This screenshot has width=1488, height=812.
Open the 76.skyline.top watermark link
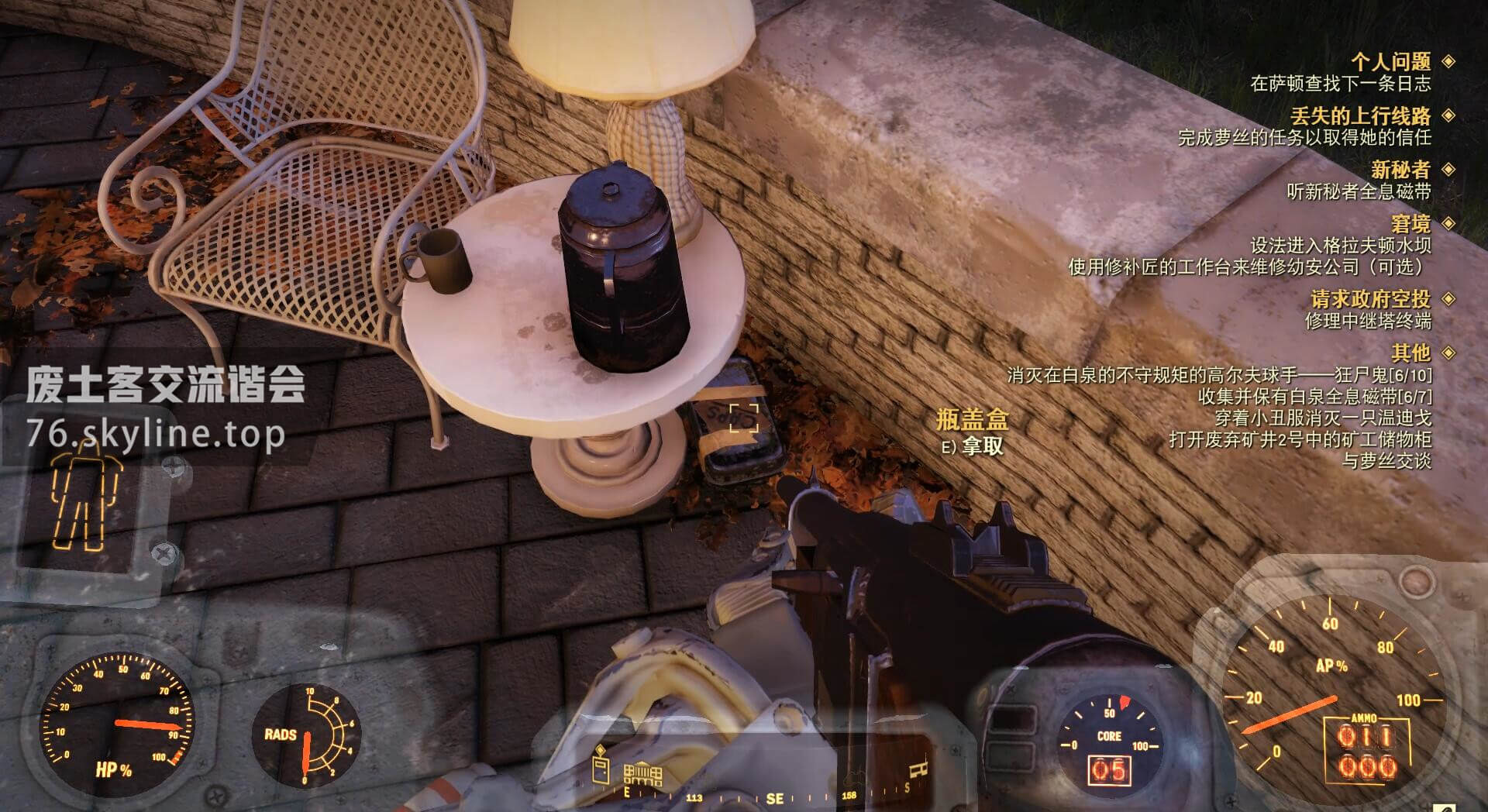[x=155, y=434]
